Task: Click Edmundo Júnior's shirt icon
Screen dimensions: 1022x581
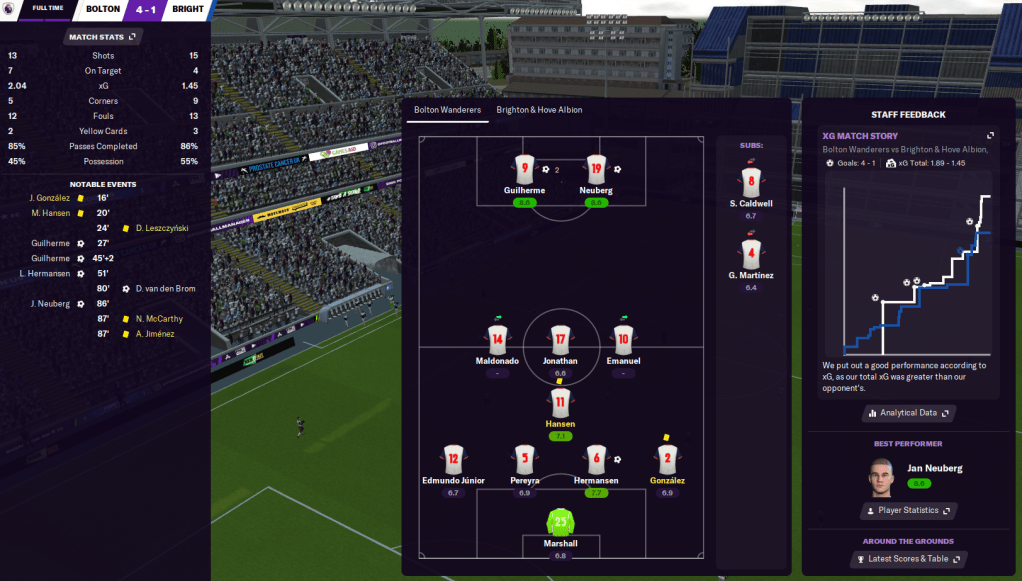Action: (x=453, y=458)
